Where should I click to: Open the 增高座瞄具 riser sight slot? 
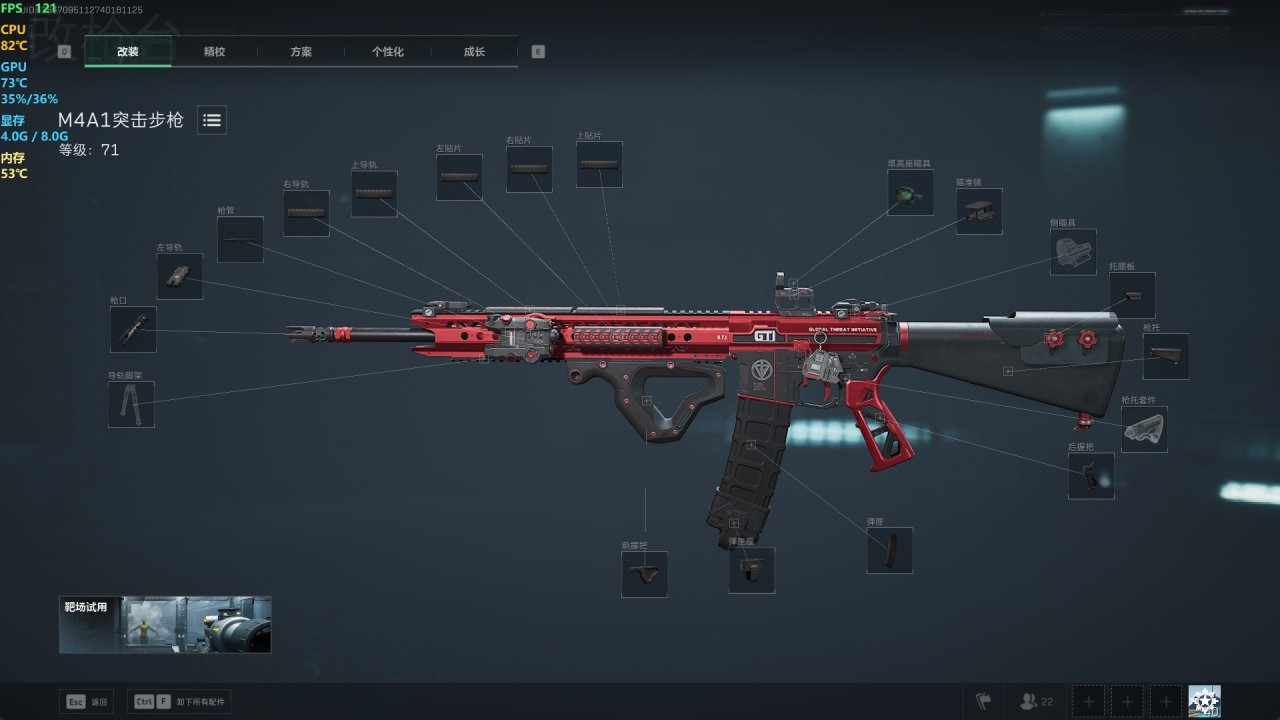(910, 192)
